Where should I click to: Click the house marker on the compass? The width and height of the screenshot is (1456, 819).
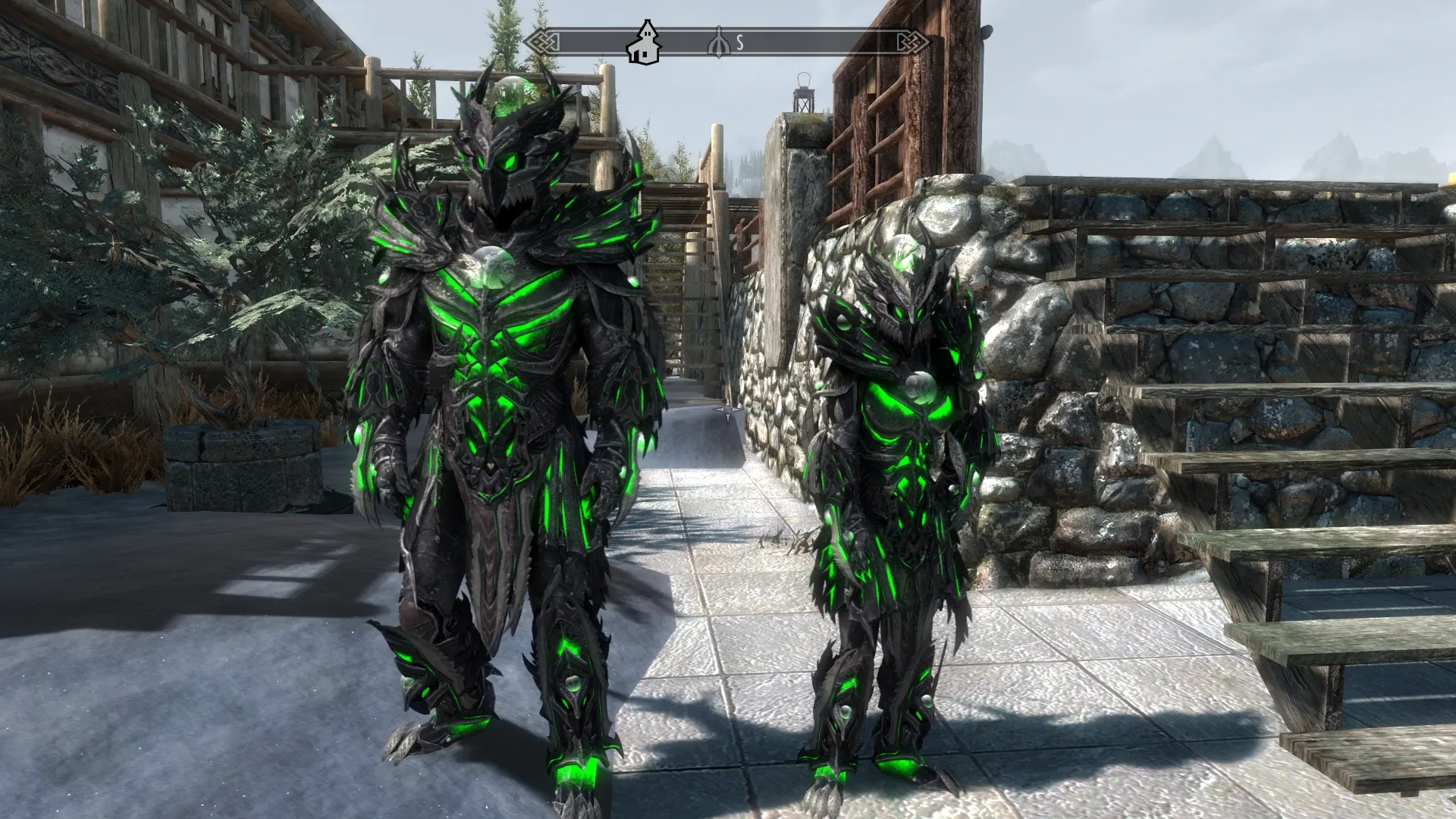click(x=644, y=43)
